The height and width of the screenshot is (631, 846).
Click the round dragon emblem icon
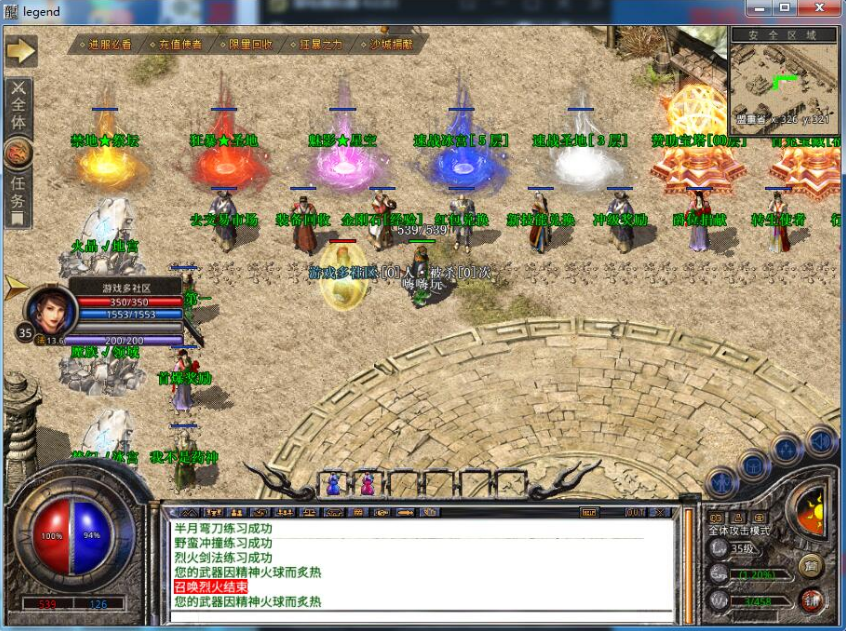(19, 153)
